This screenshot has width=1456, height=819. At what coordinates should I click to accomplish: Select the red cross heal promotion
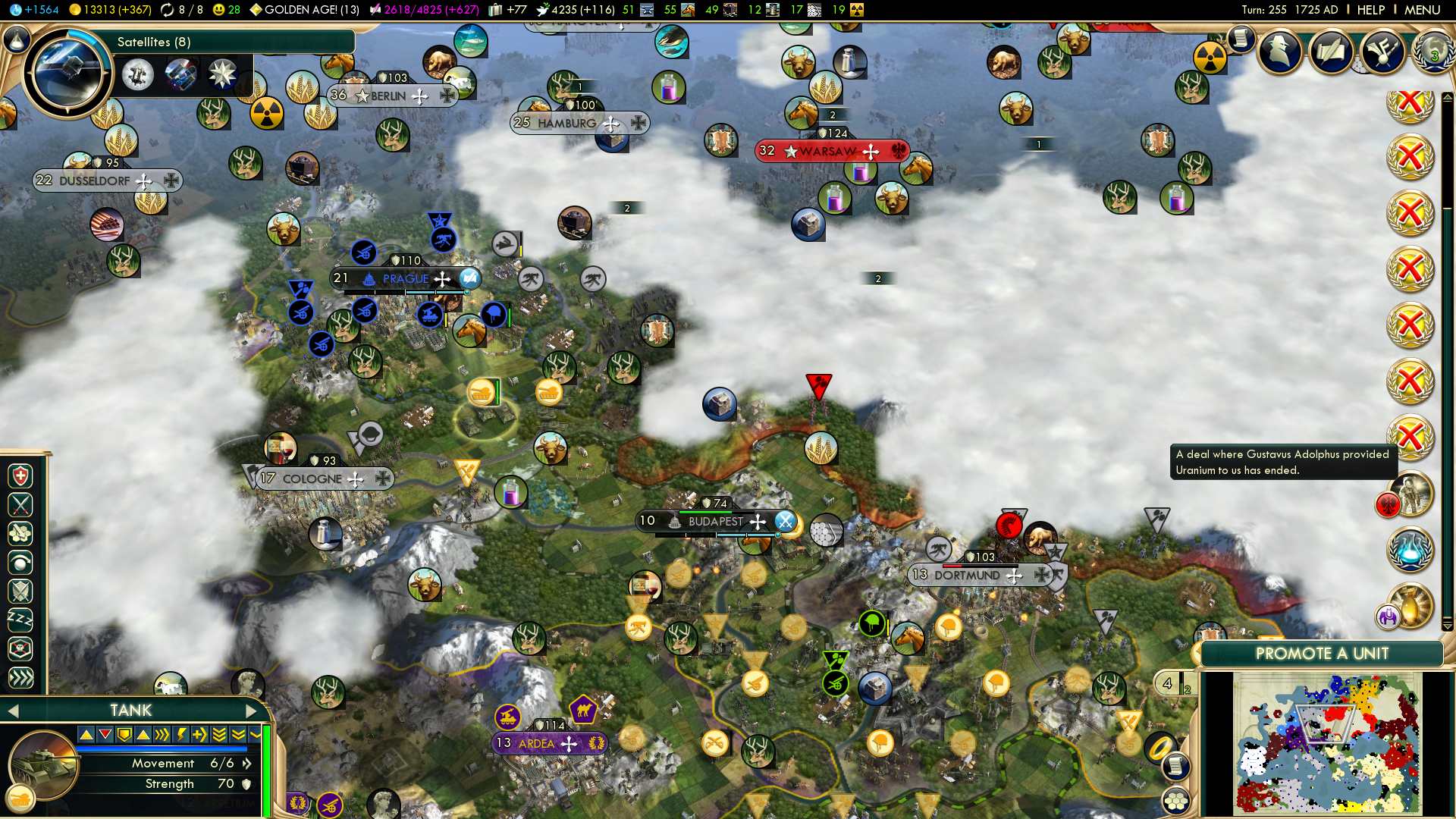click(x=20, y=476)
